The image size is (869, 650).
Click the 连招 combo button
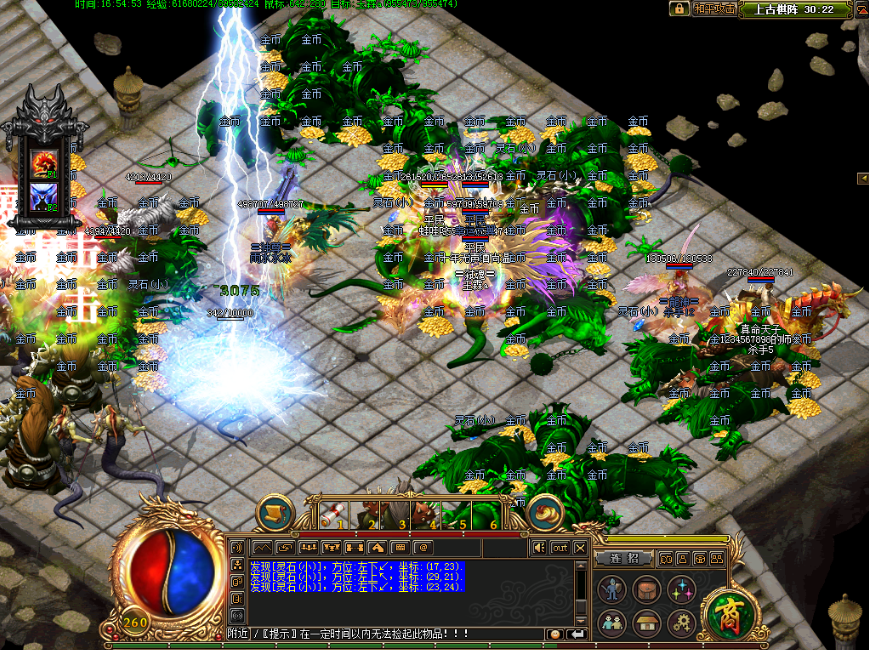620,558
